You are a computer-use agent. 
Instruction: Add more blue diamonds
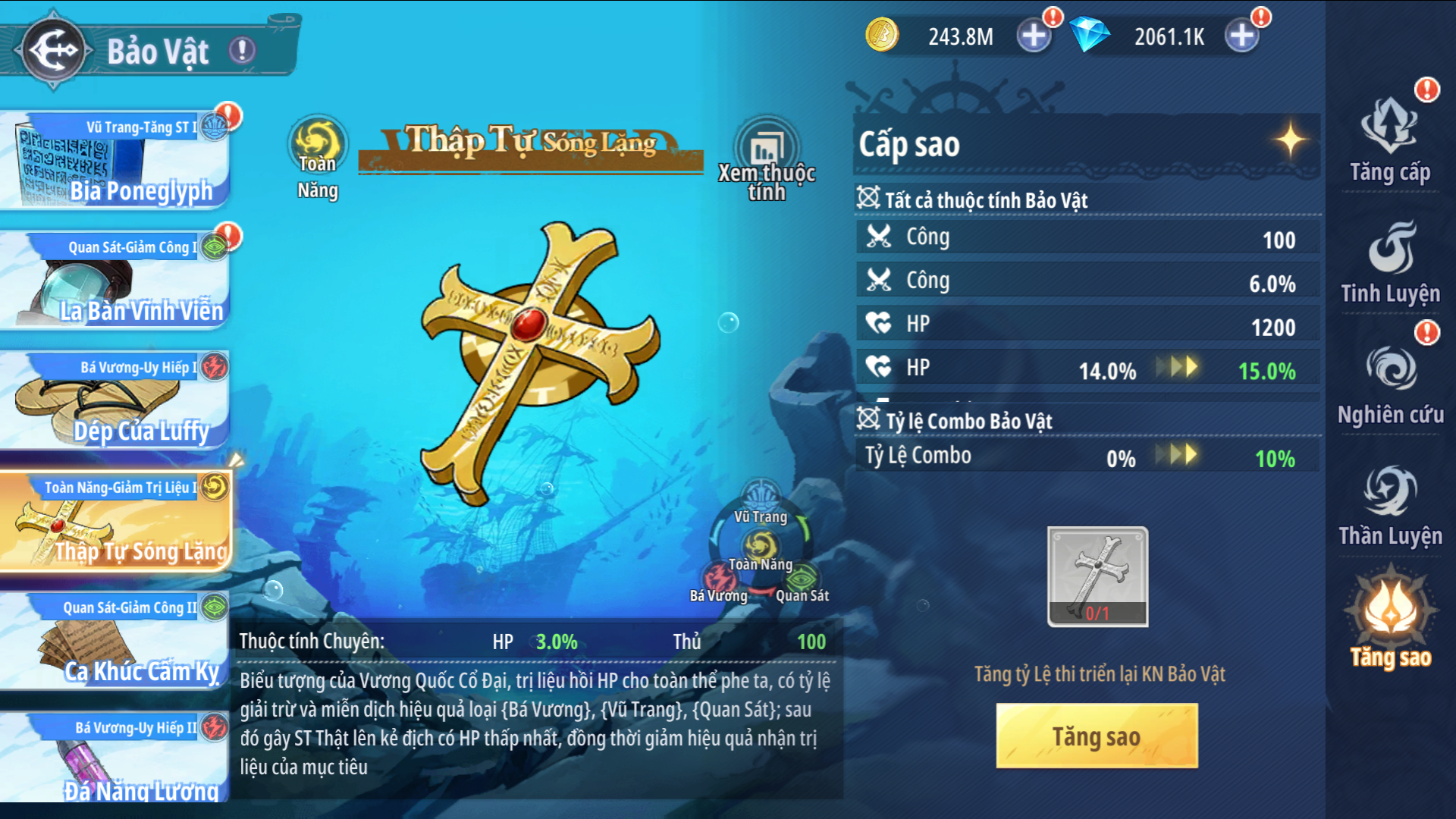(x=1241, y=36)
